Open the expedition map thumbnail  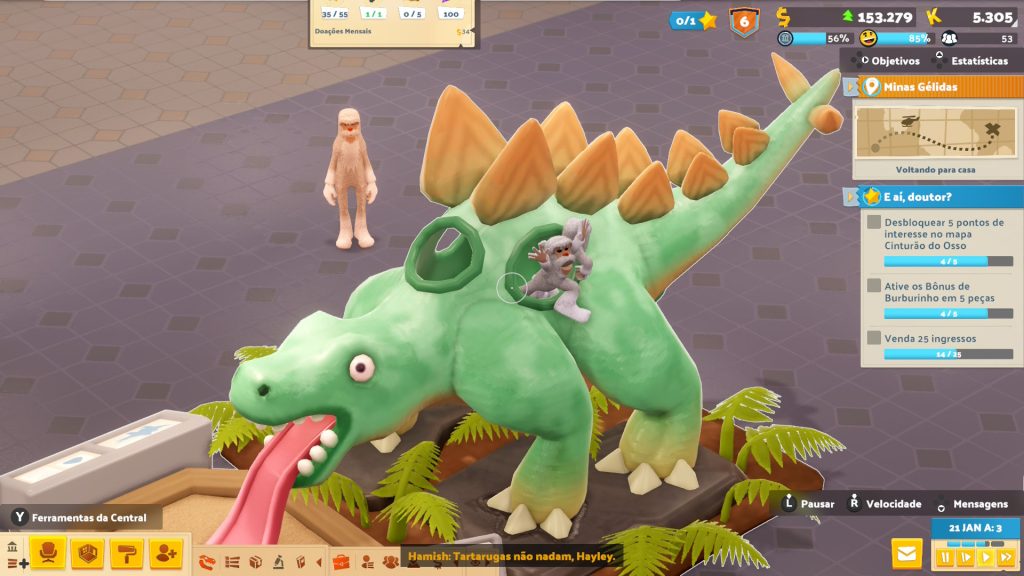935,131
